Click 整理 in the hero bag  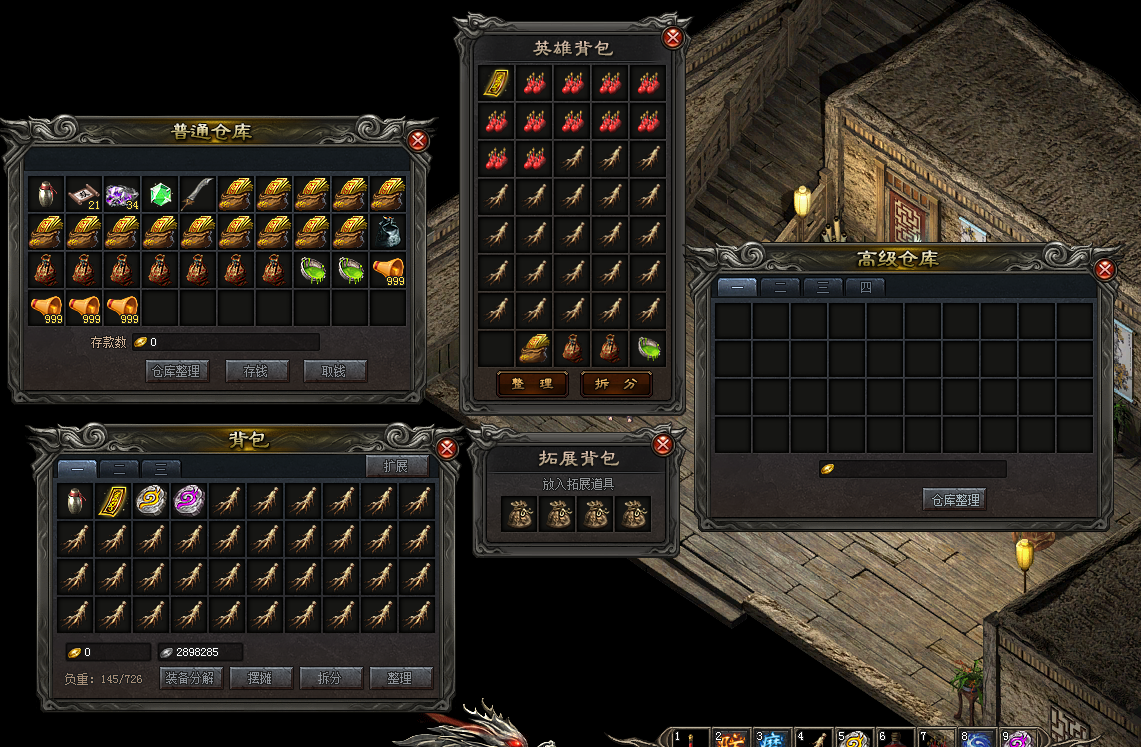pos(532,384)
